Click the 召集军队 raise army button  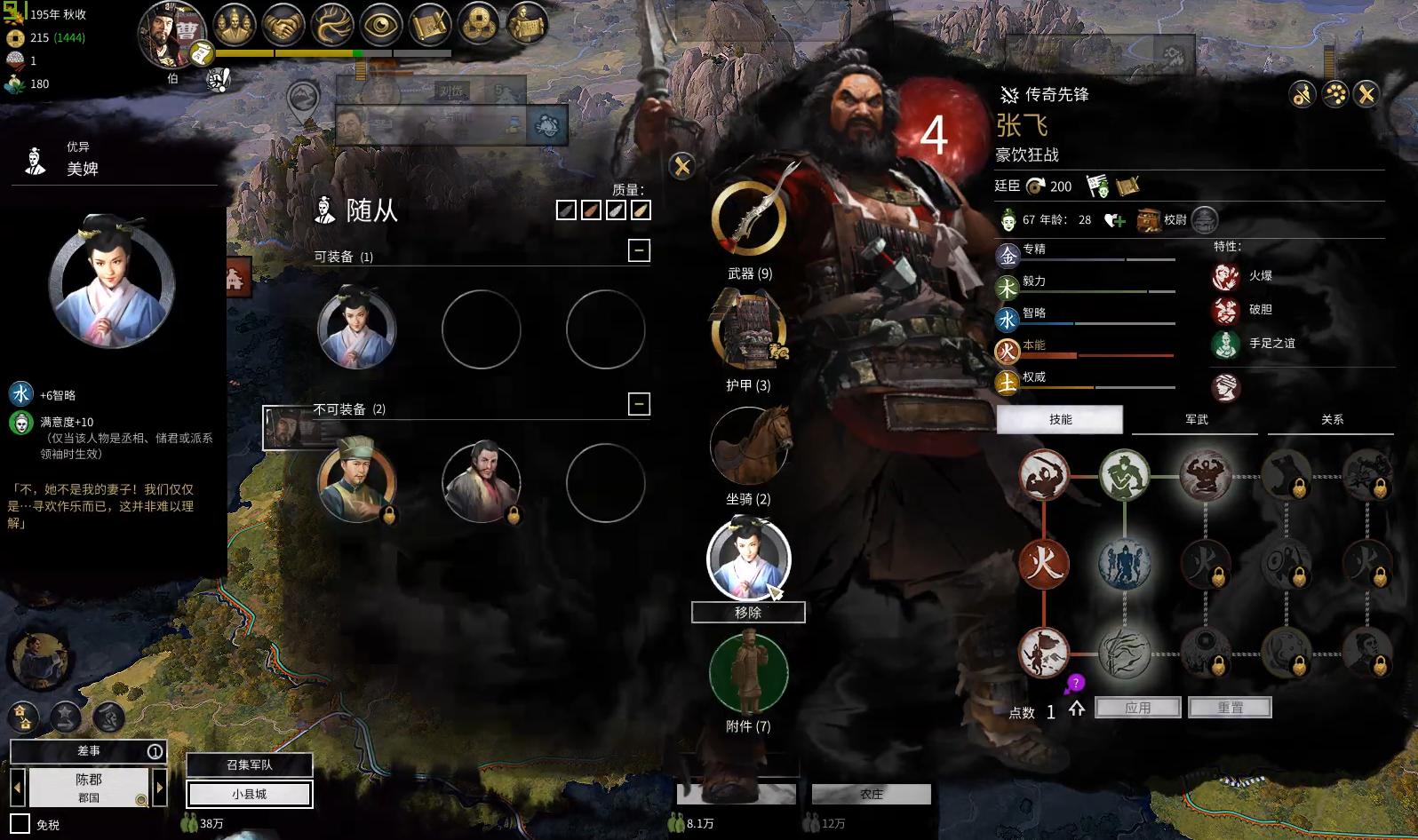click(250, 765)
